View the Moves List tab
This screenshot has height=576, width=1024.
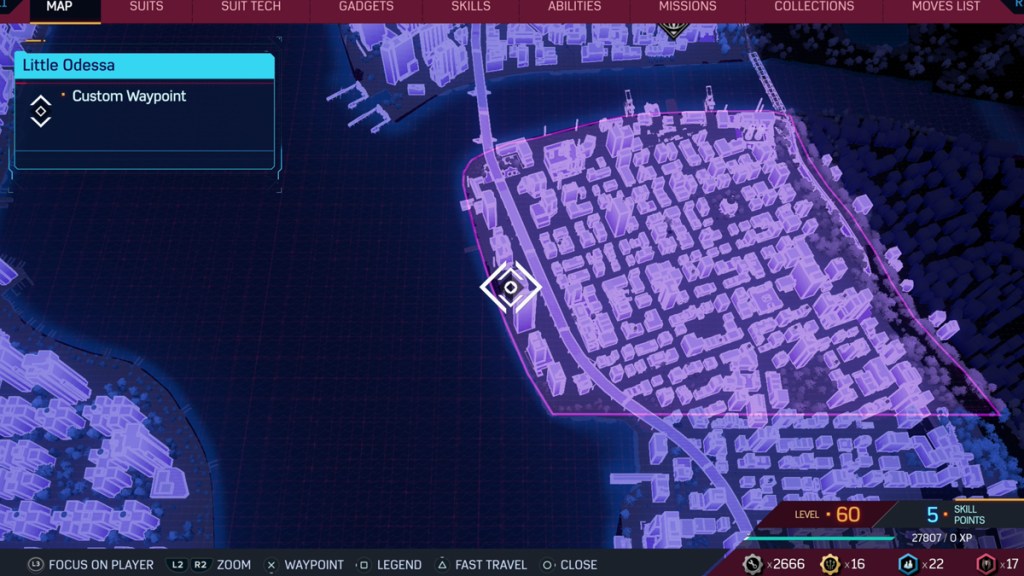tap(945, 7)
